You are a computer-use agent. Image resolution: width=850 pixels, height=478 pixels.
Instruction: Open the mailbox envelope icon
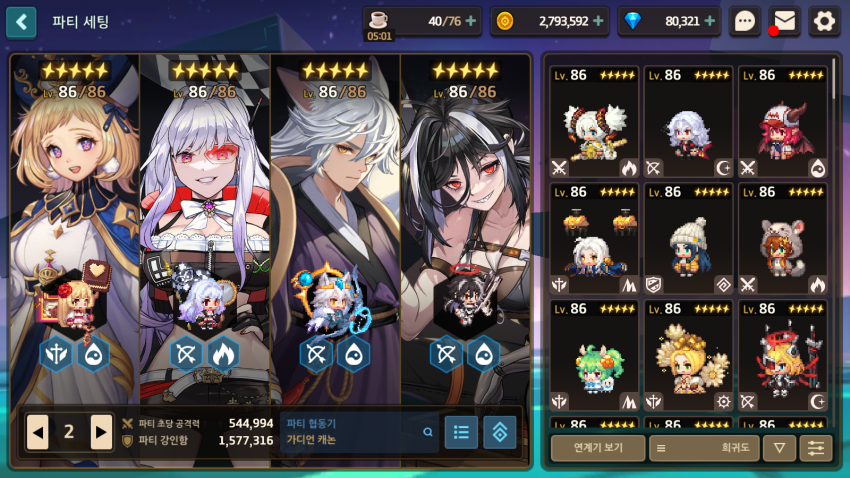[x=785, y=21]
